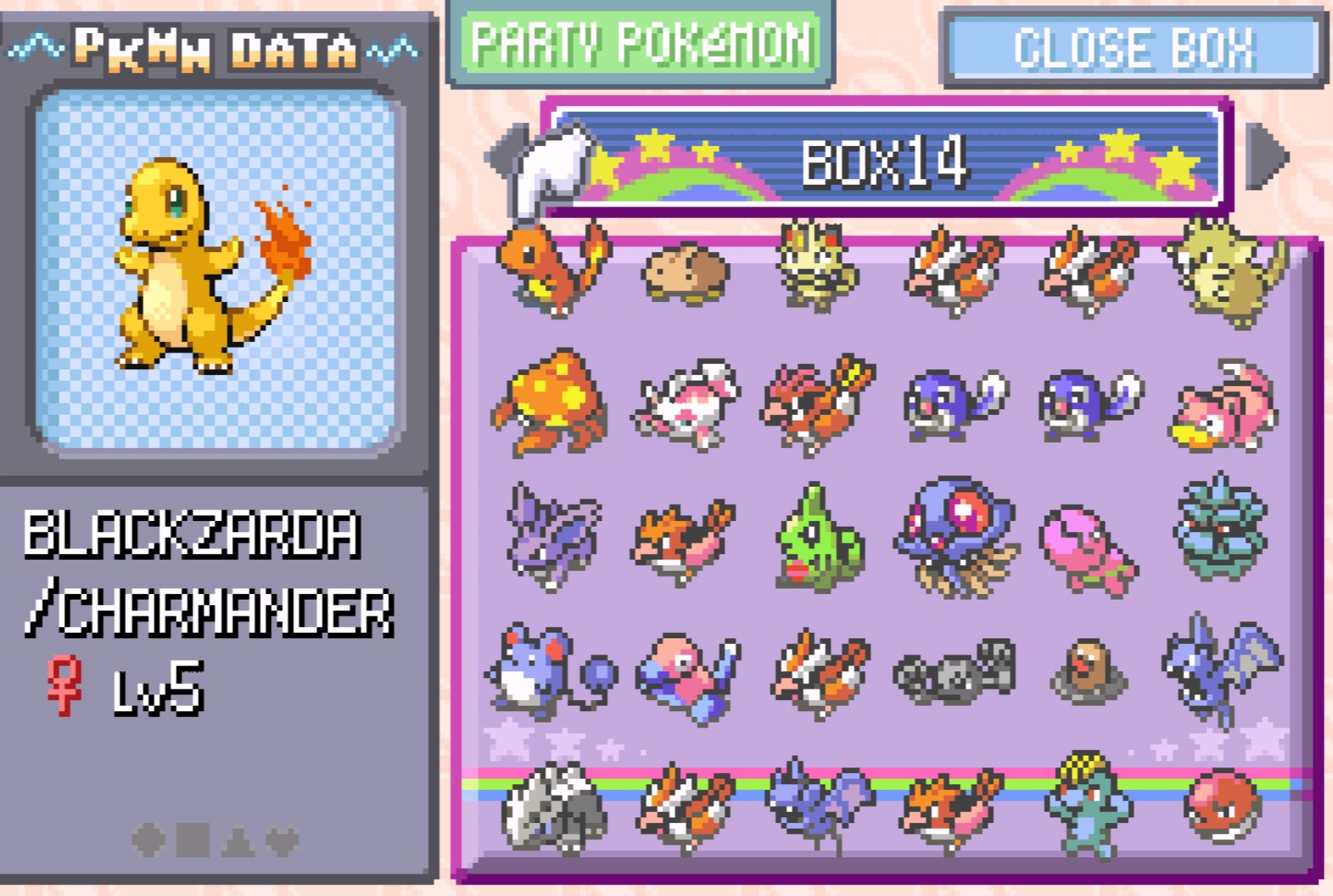This screenshot has height=896, width=1333.
Task: Select the Charmander in the box
Action: 552,268
